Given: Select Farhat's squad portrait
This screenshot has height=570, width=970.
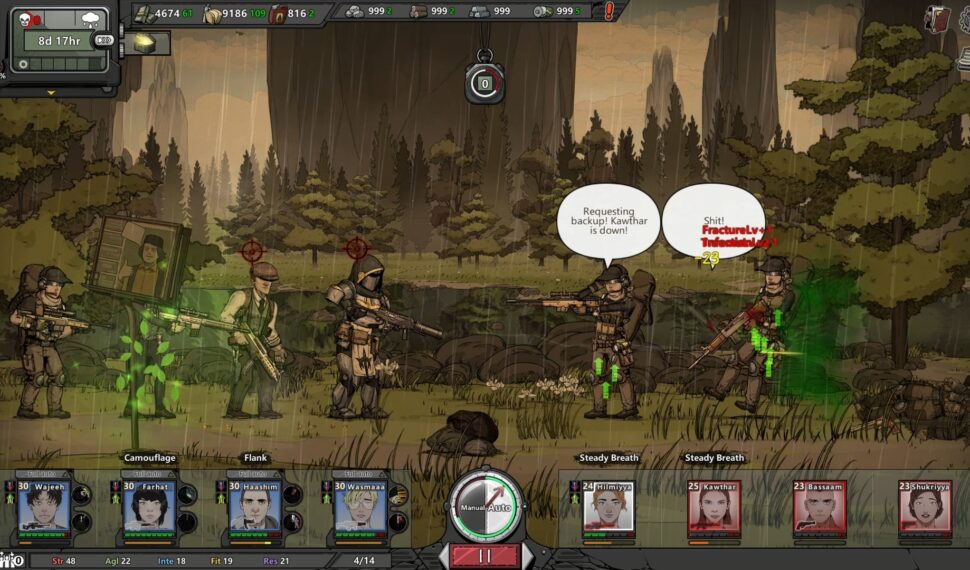Looking at the screenshot, I should pos(149,508).
